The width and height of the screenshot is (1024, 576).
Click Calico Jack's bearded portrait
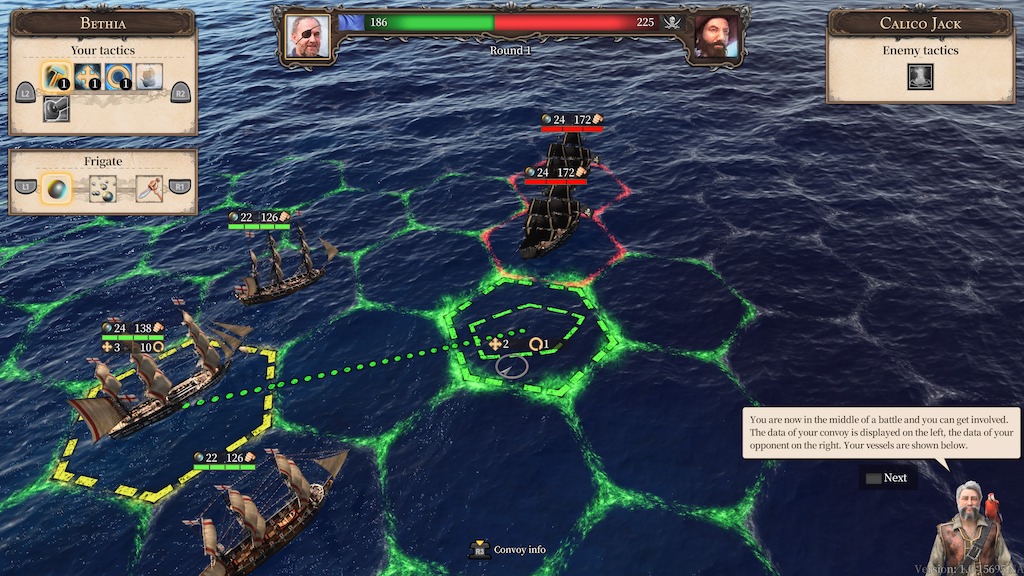[716, 35]
